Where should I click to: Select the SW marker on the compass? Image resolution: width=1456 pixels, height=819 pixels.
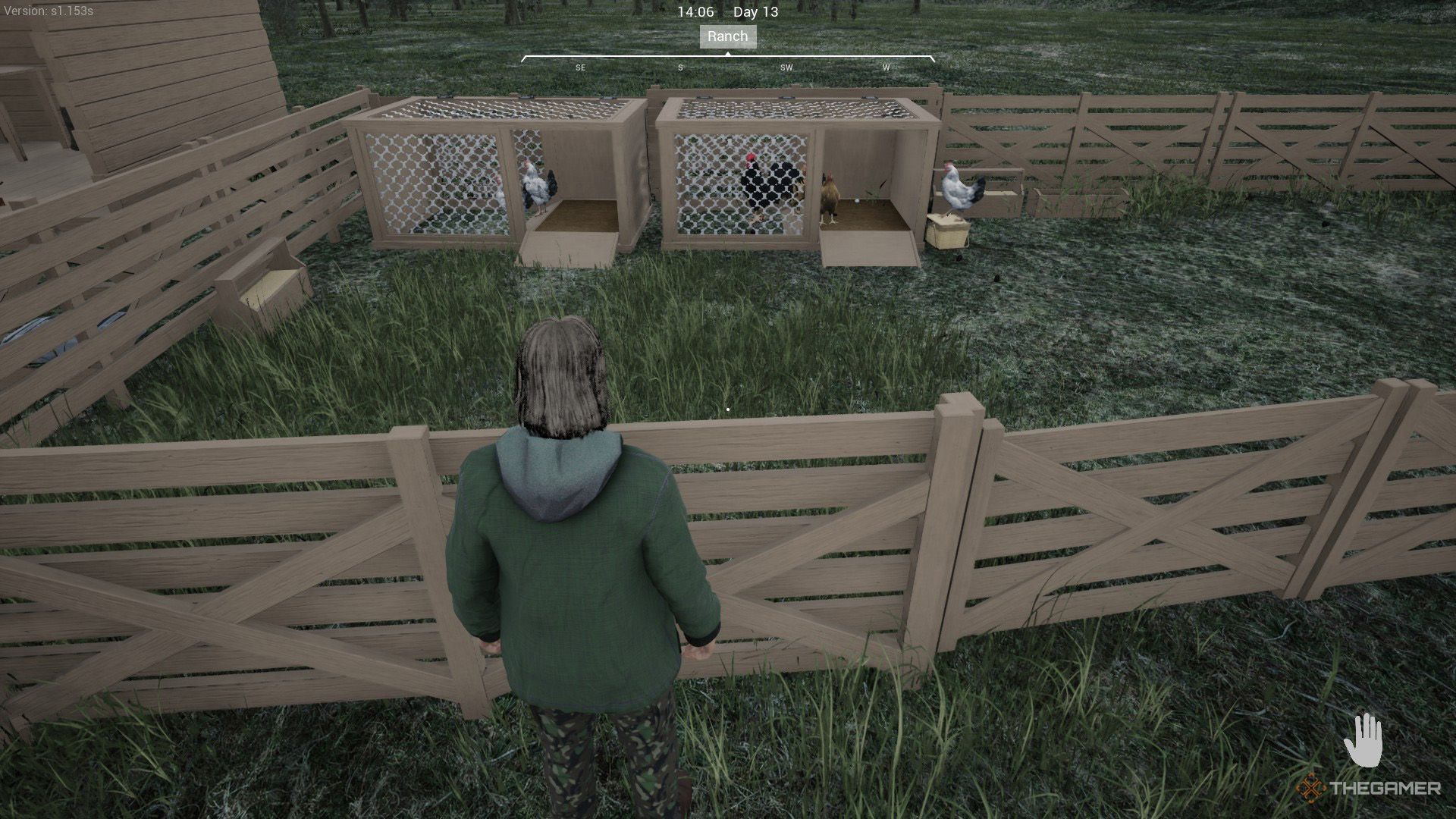[x=786, y=67]
